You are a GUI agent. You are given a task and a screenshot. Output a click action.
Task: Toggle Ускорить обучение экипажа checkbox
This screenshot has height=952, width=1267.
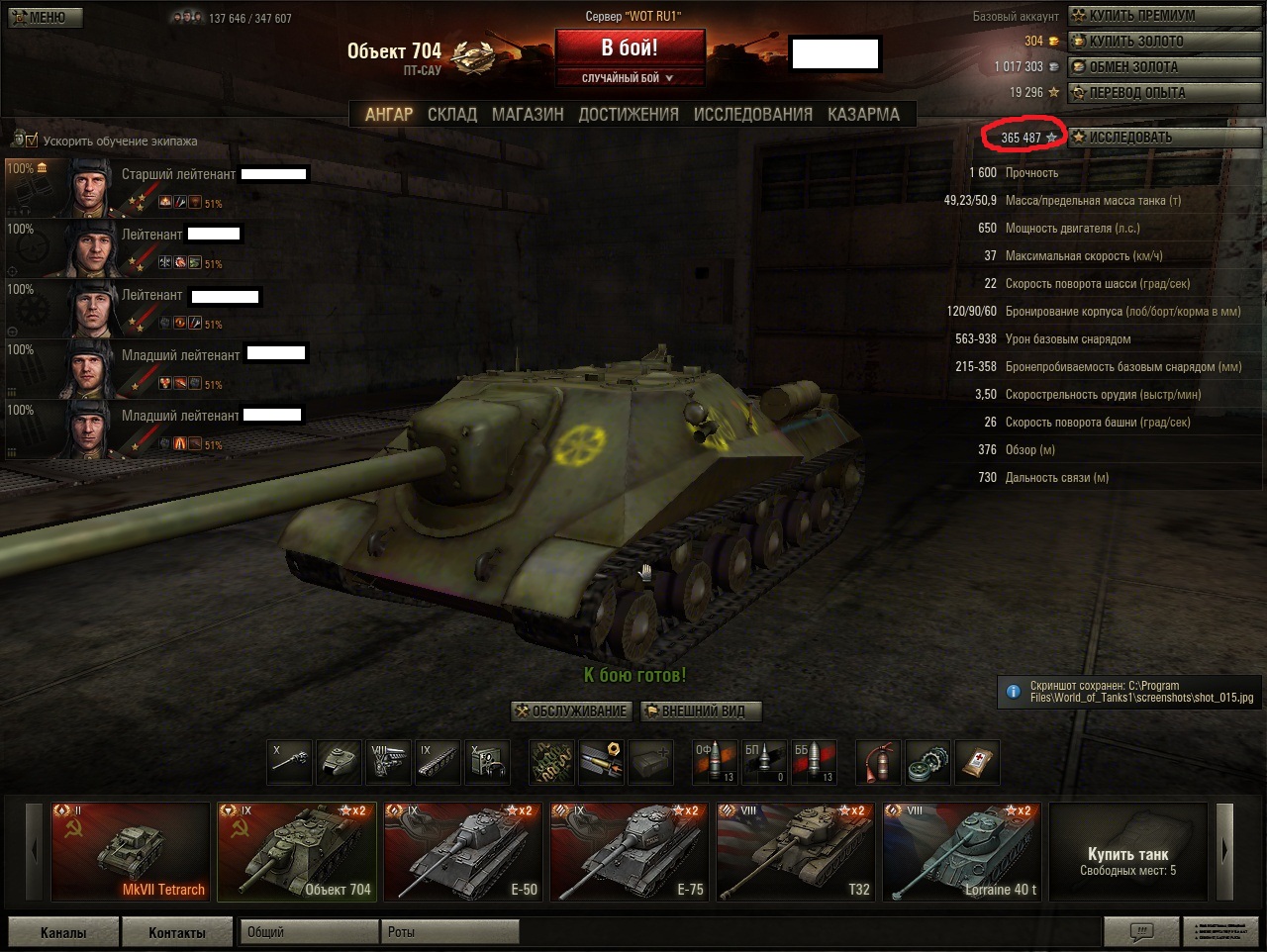(32, 141)
